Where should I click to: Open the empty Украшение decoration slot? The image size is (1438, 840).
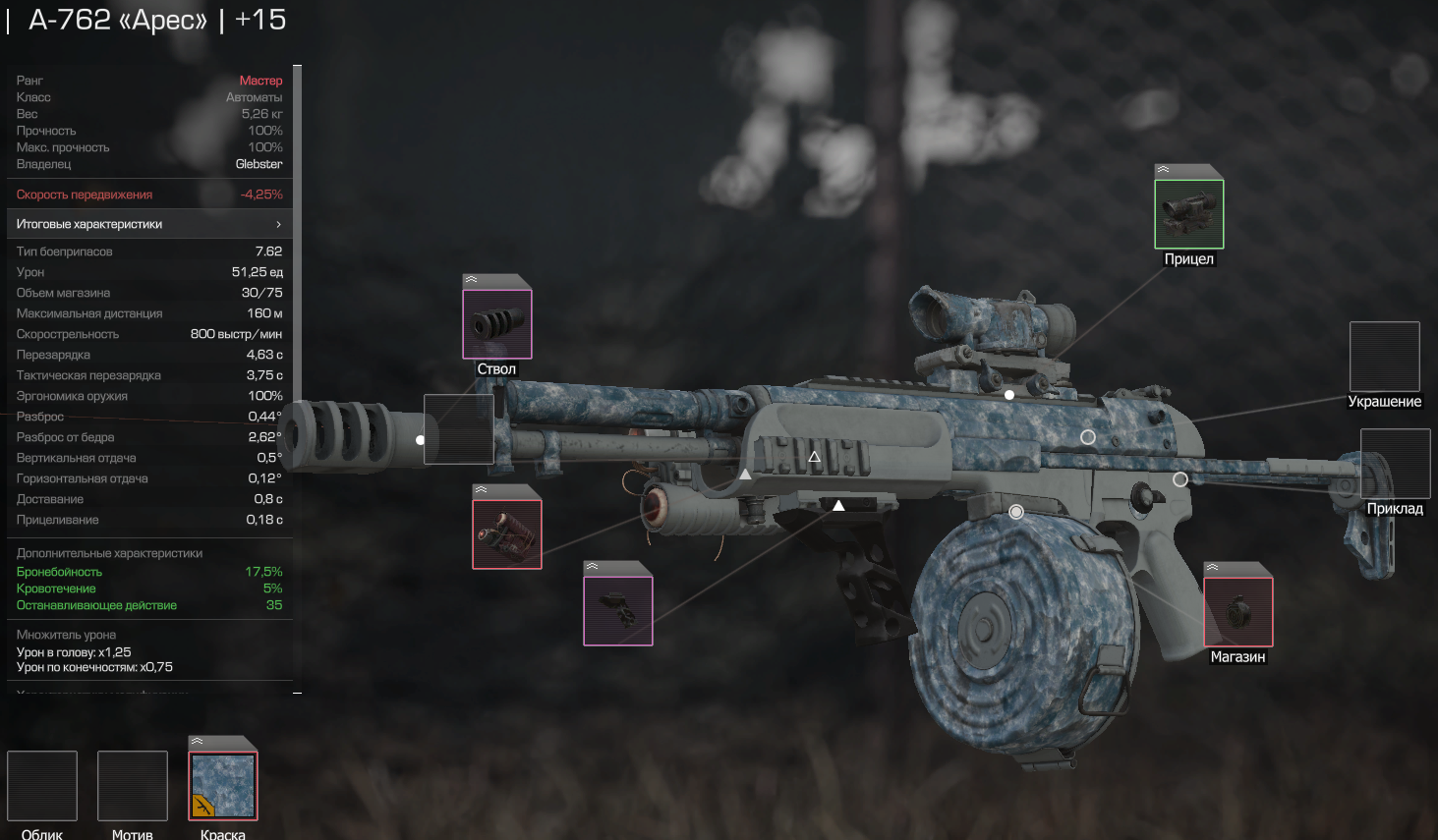point(1384,357)
